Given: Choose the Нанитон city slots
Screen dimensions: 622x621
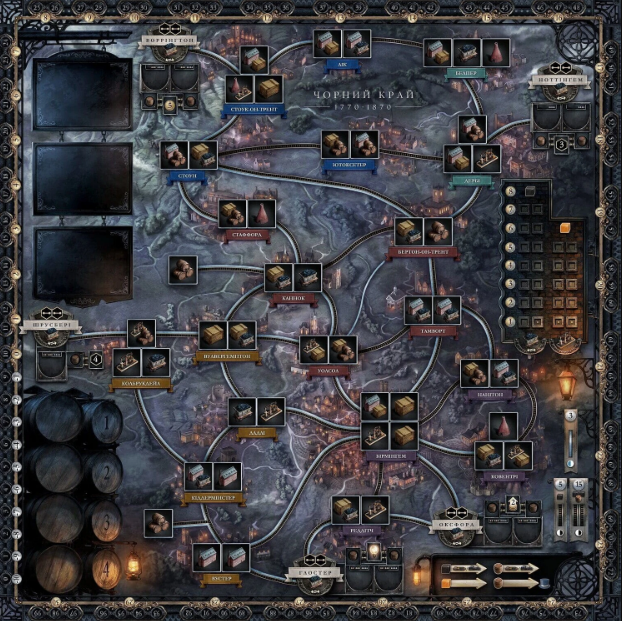Looking at the screenshot, I should coord(489,374).
